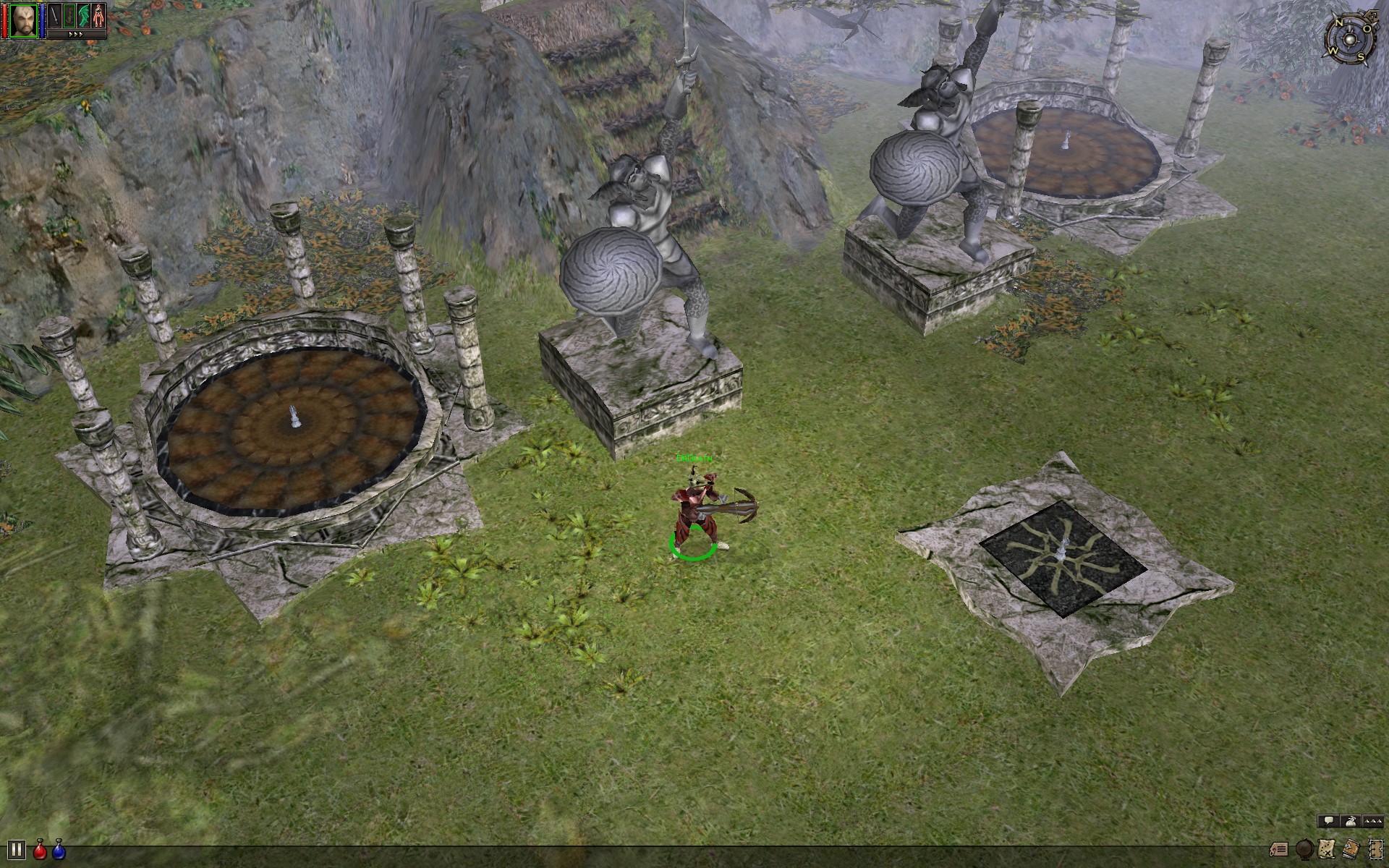Open the red character figure inventory icon
Screen dimensions: 1389x868
99,16
